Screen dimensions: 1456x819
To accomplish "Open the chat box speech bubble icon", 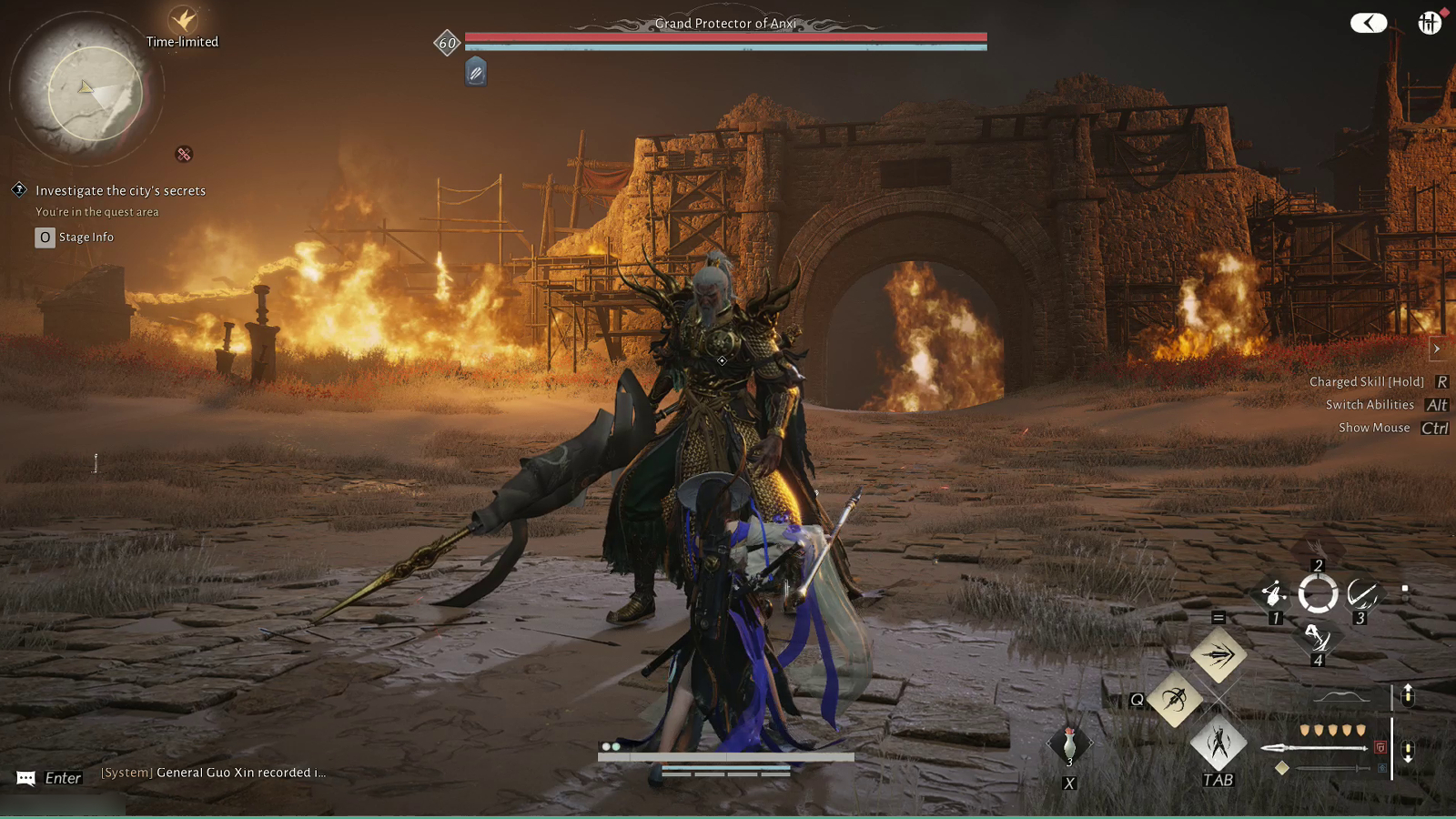I will point(26,778).
